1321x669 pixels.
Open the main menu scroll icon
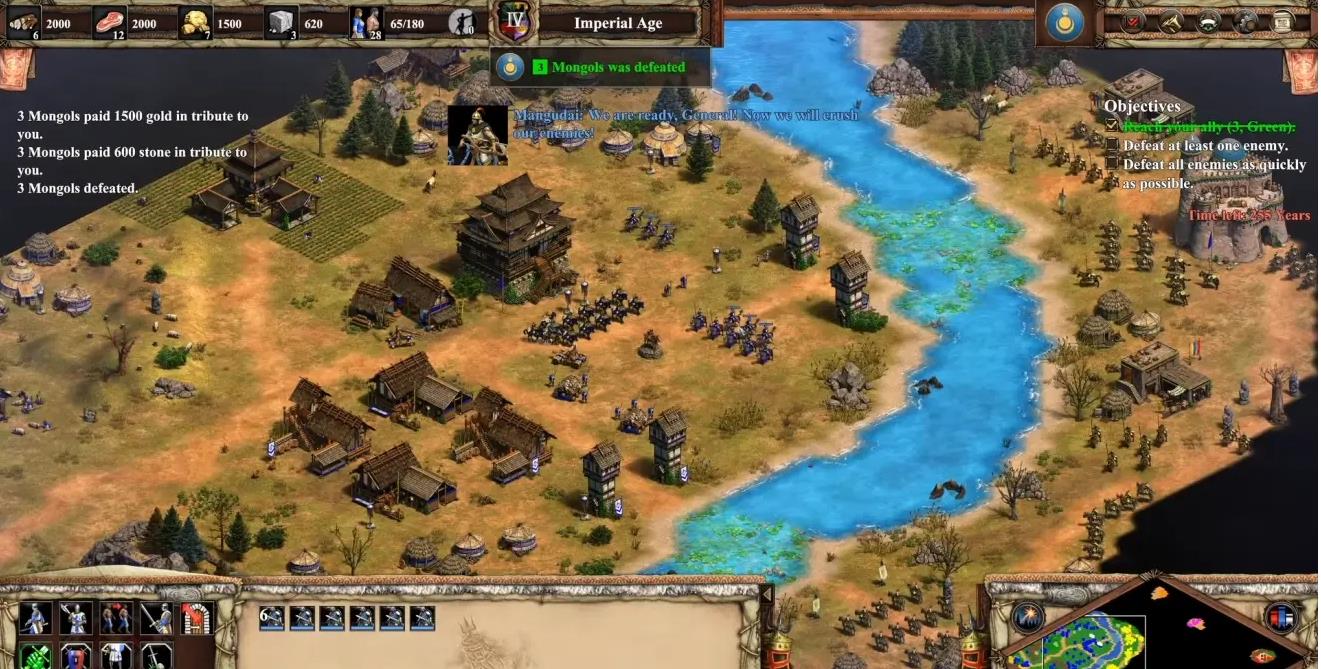pos(1283,21)
